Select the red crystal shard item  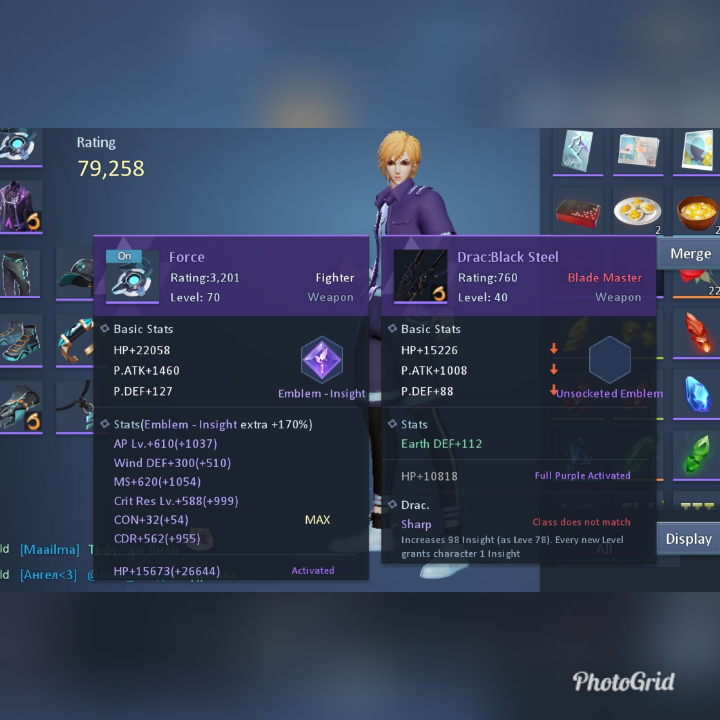tap(697, 333)
